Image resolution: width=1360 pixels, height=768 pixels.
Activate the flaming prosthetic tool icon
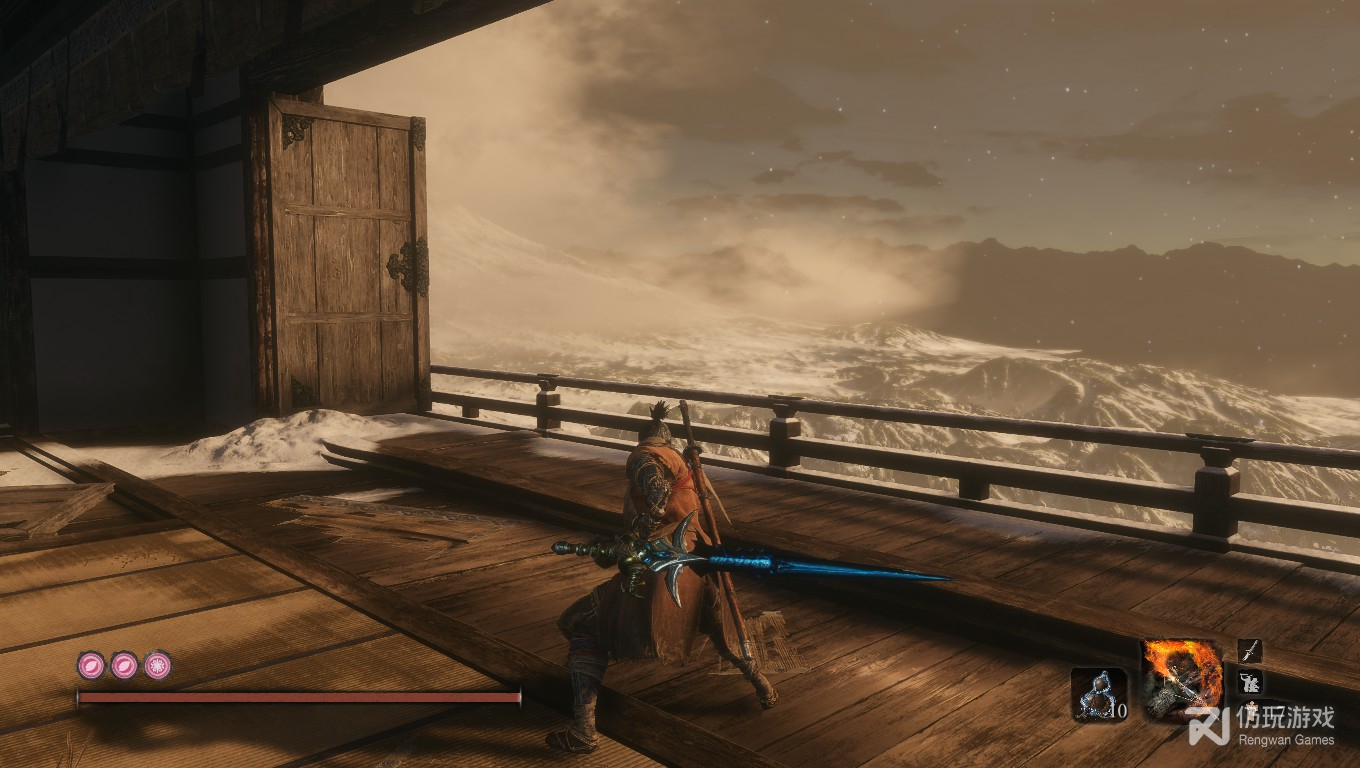1182,678
